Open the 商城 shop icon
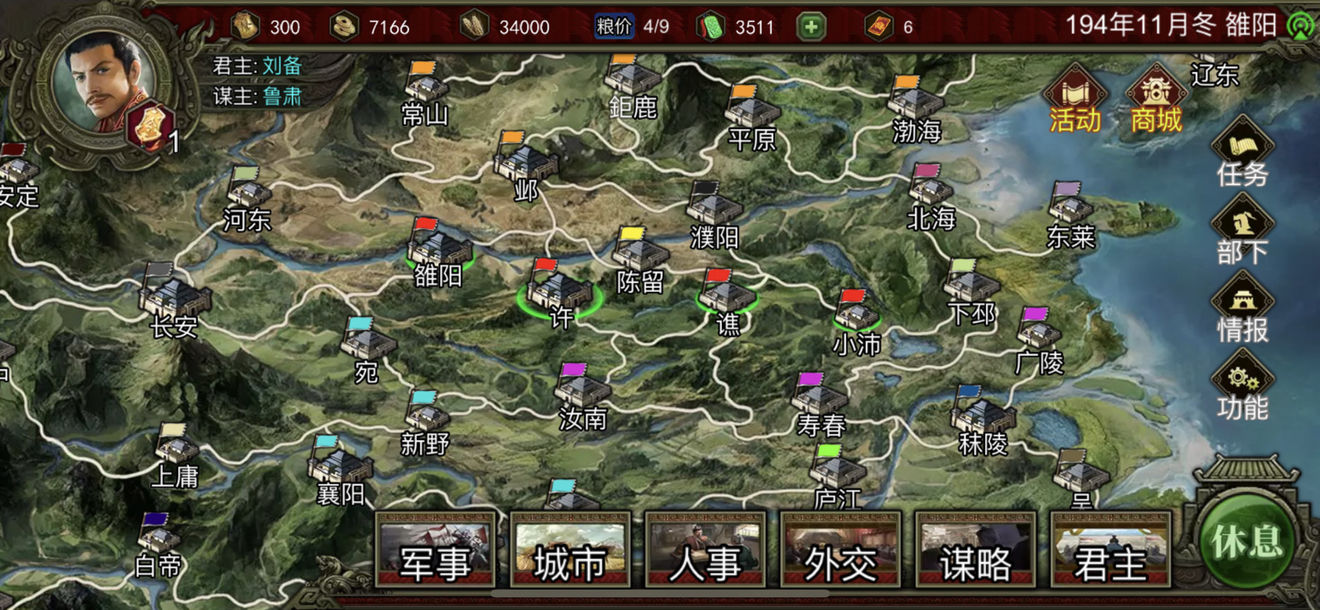Viewport: 1320px width, 610px height. click(1157, 98)
